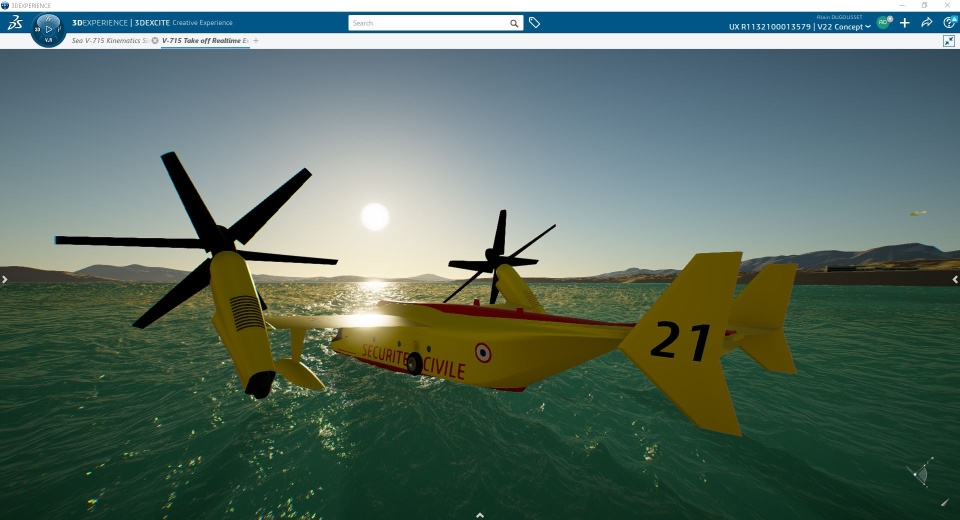Open the green user profile avatar
960x520 pixels.
(883, 22)
